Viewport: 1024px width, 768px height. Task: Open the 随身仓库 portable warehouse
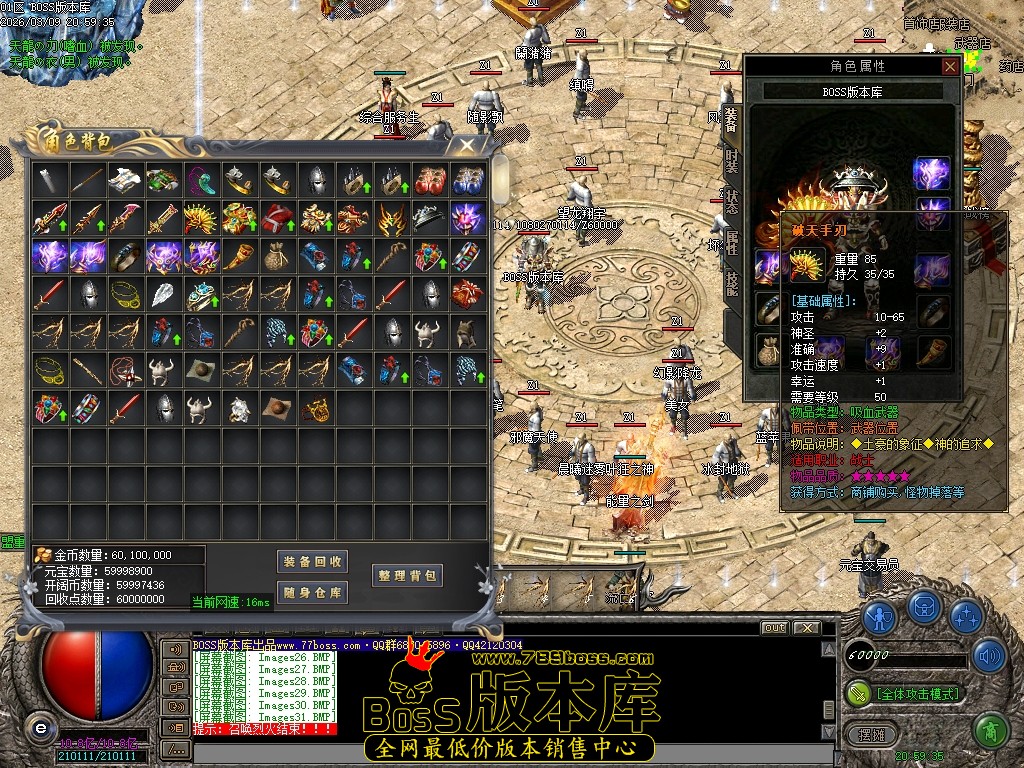click(x=312, y=593)
